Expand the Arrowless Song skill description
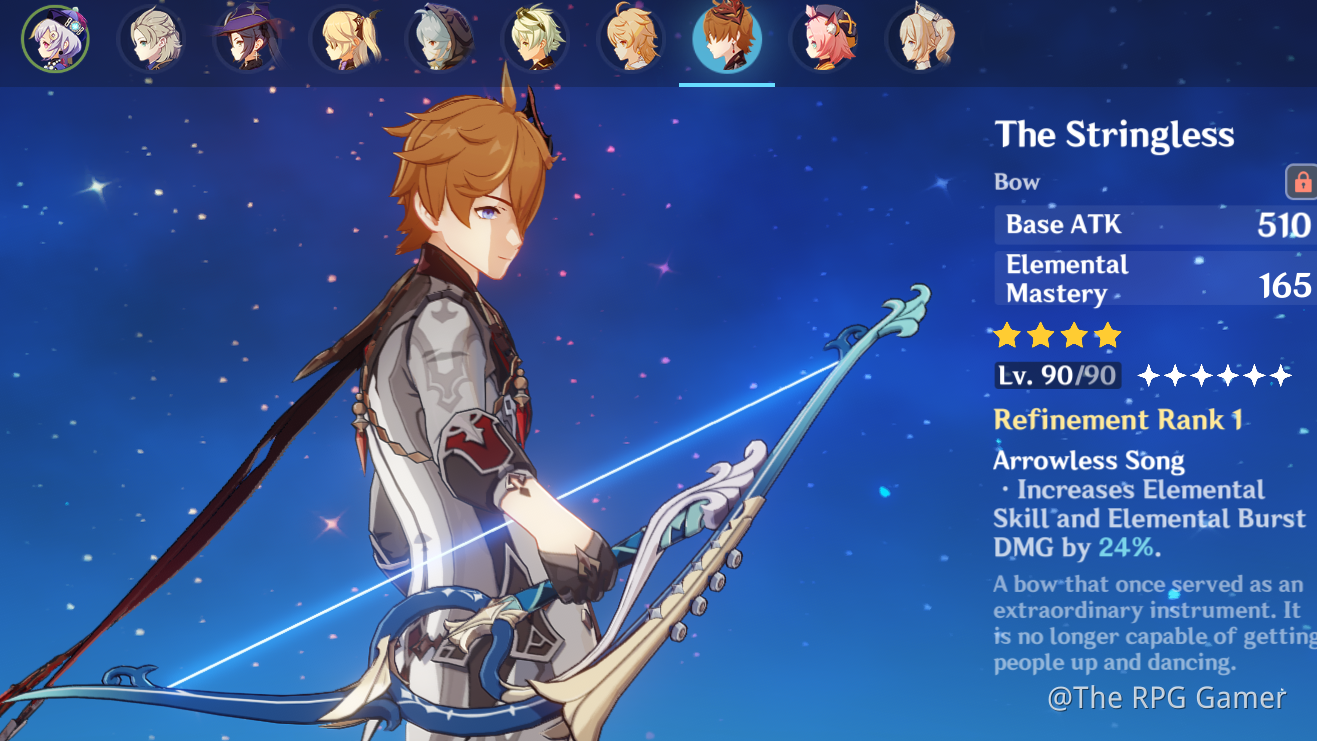 pos(1088,460)
